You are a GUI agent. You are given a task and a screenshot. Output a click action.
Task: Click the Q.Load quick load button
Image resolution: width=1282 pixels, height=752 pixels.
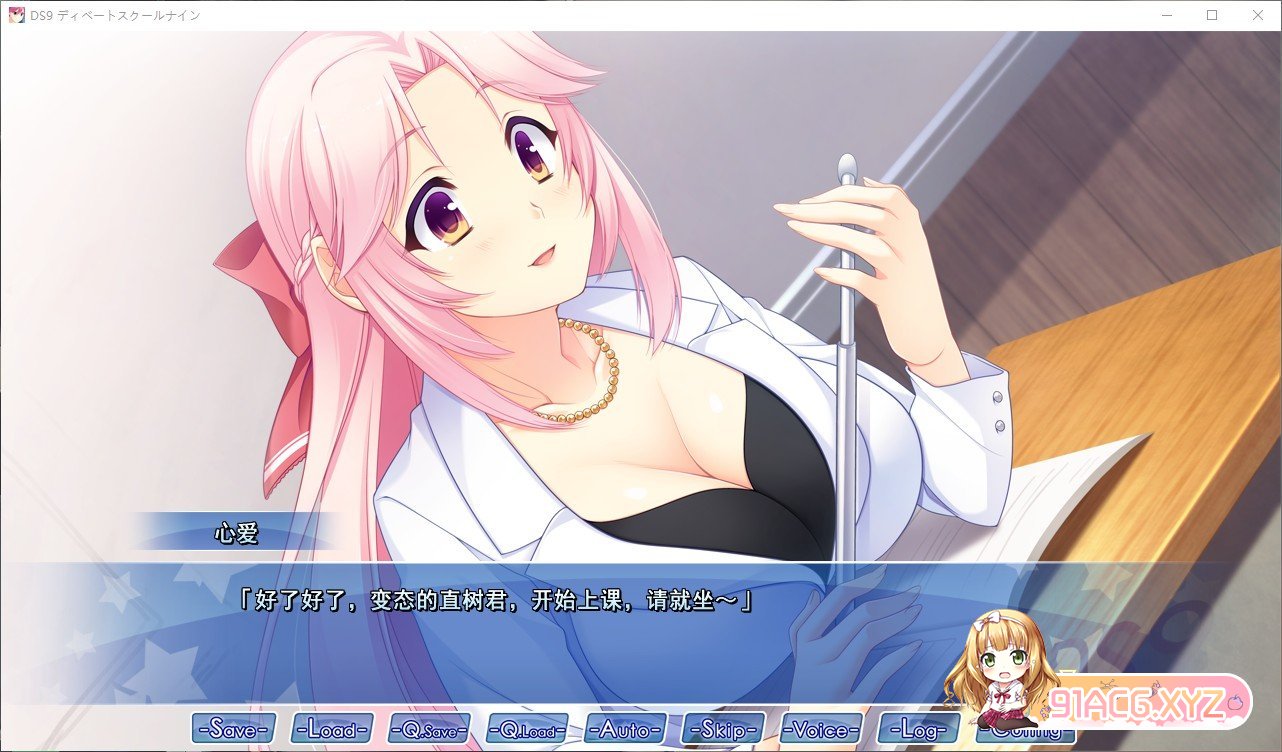click(527, 729)
